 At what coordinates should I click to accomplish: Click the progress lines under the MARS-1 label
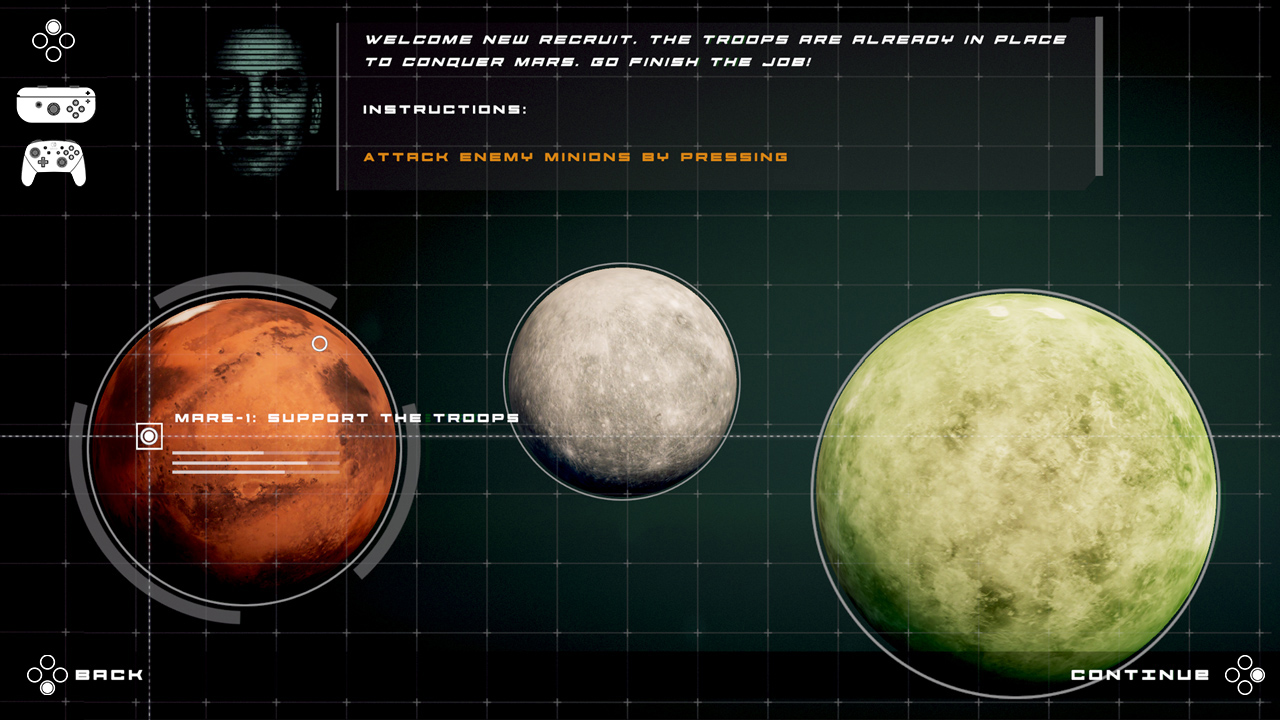[253, 462]
